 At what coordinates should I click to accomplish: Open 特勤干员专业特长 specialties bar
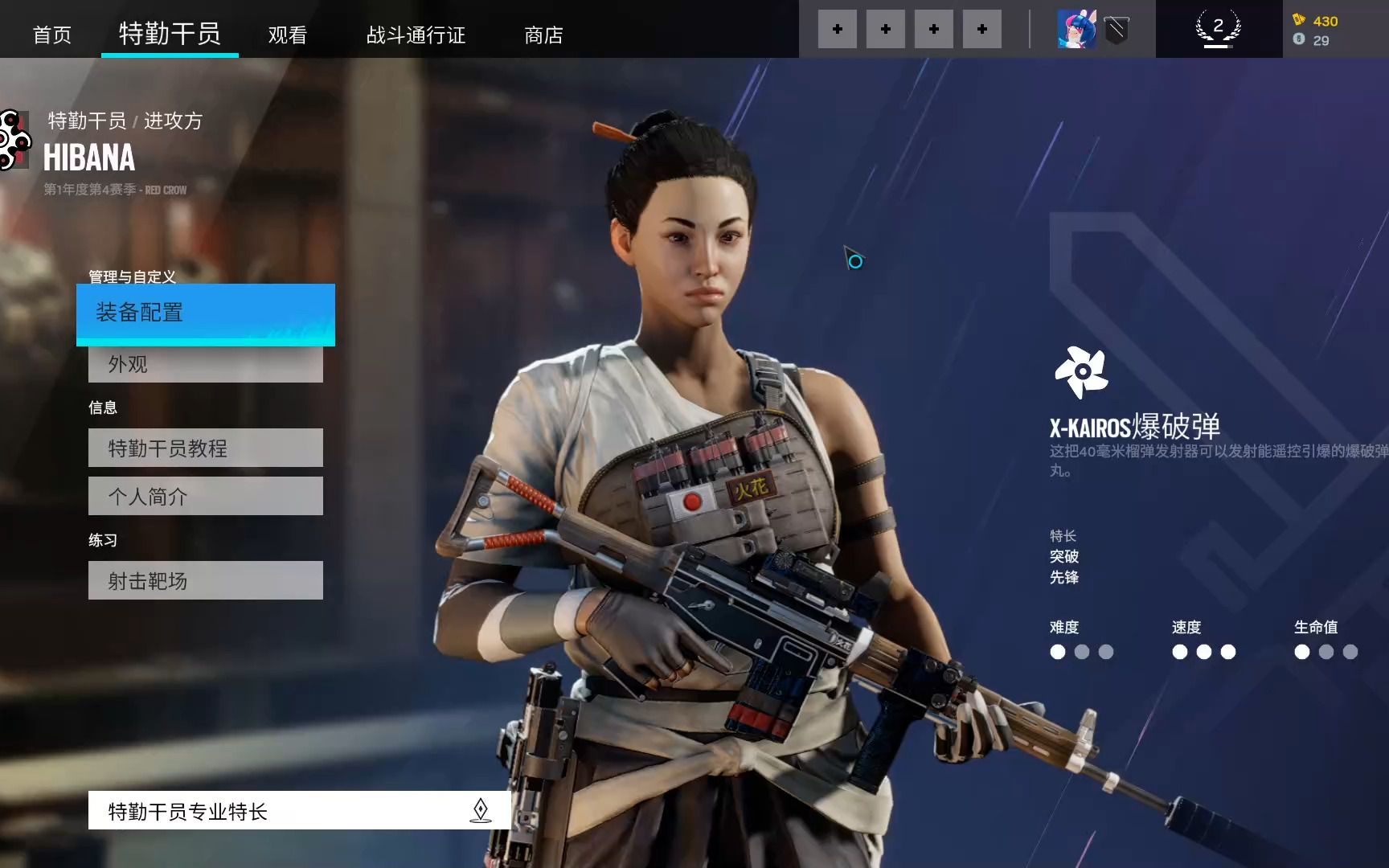299,810
